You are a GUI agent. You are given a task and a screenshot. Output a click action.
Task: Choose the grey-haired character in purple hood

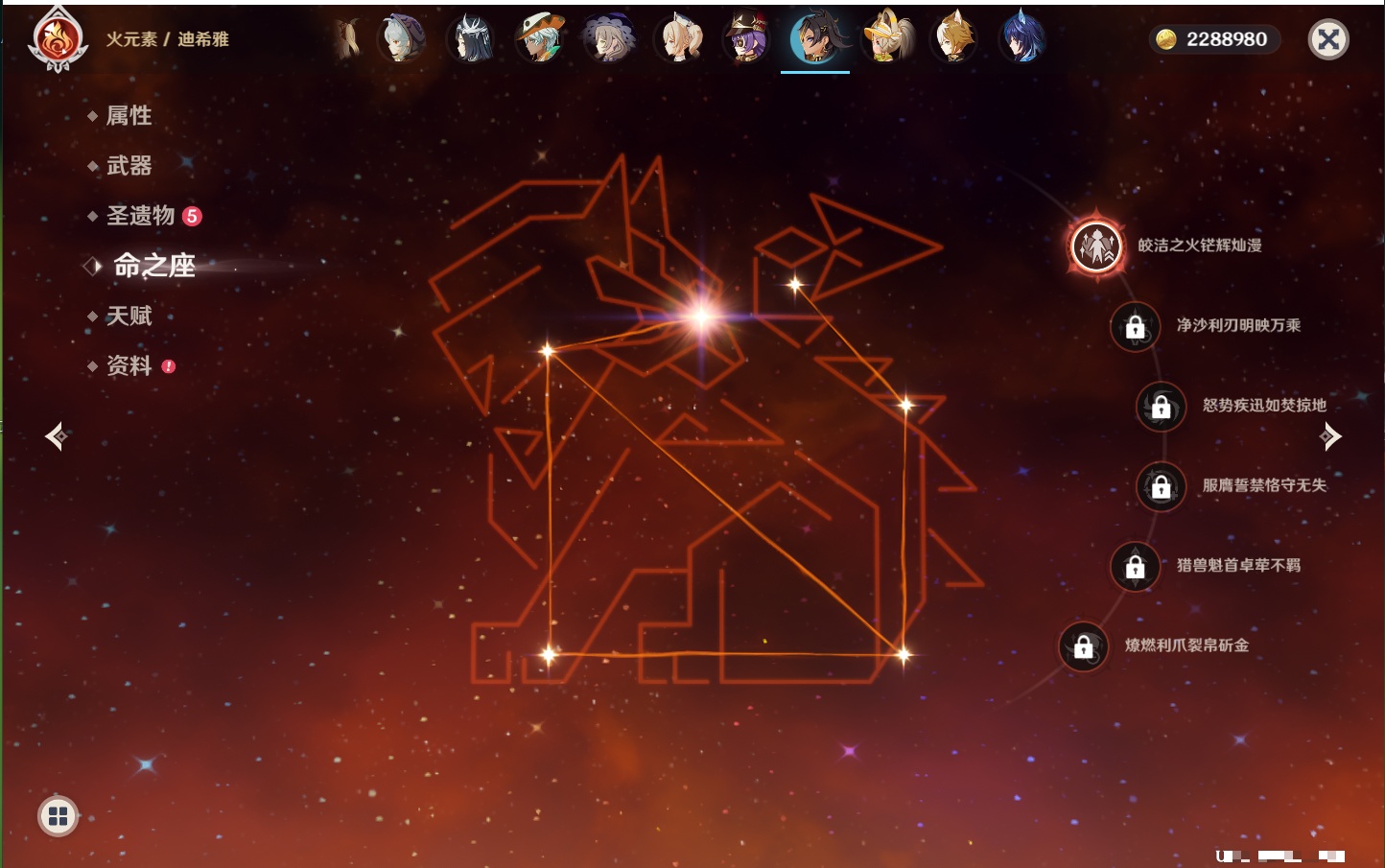click(x=402, y=39)
